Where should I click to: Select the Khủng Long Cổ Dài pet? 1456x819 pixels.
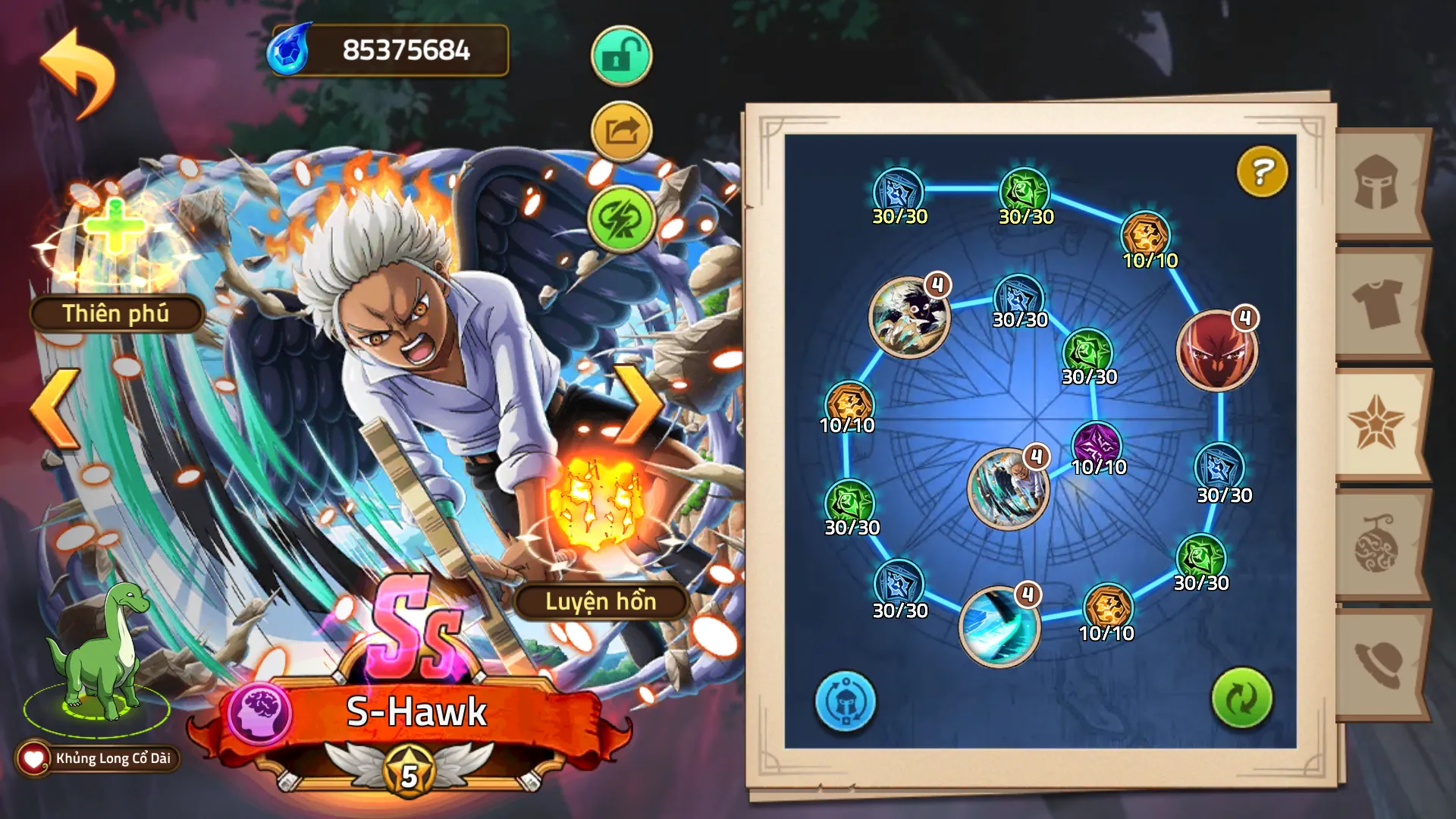coord(99,652)
